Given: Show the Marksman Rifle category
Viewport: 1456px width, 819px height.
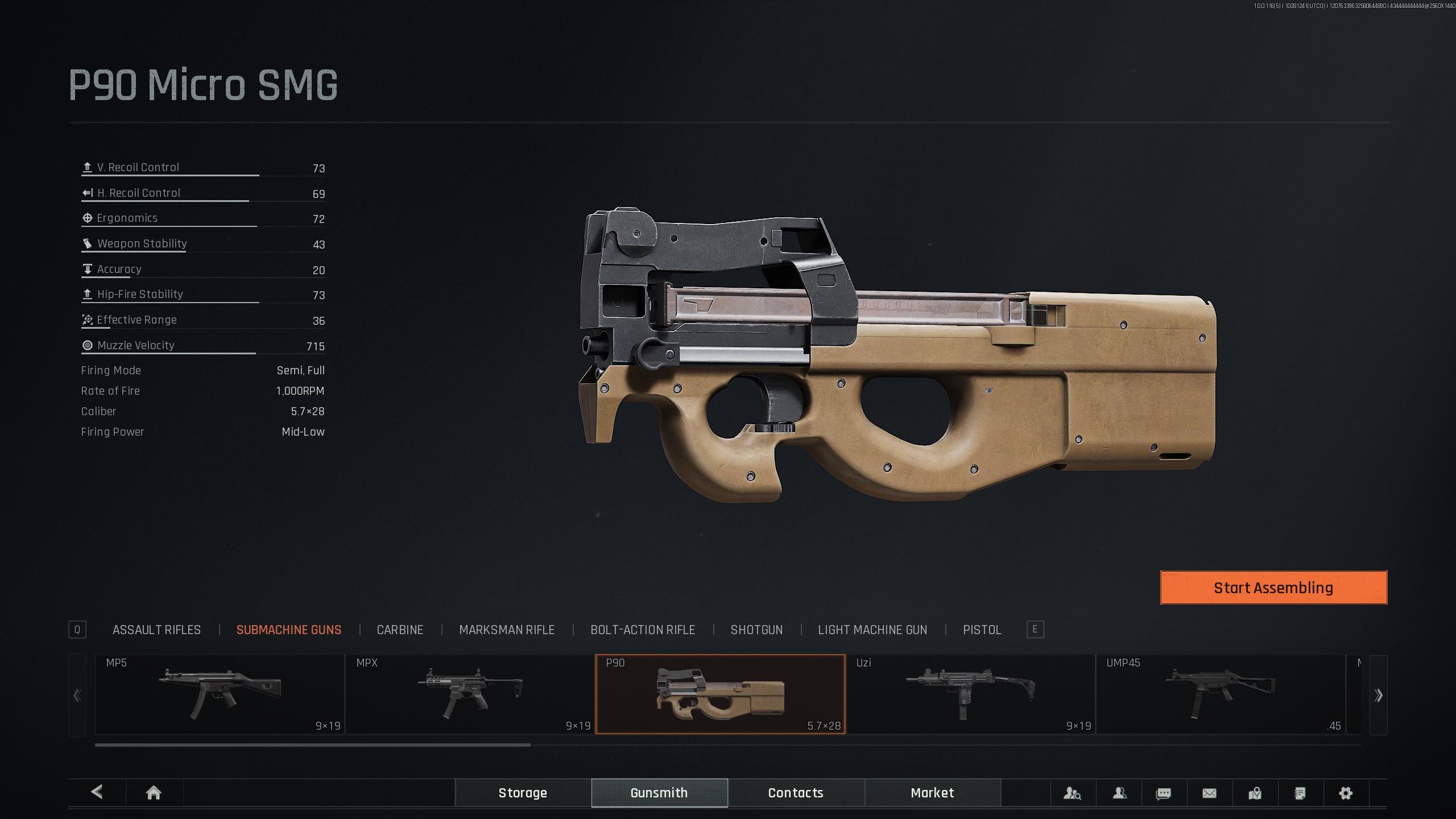Looking at the screenshot, I should 506,630.
